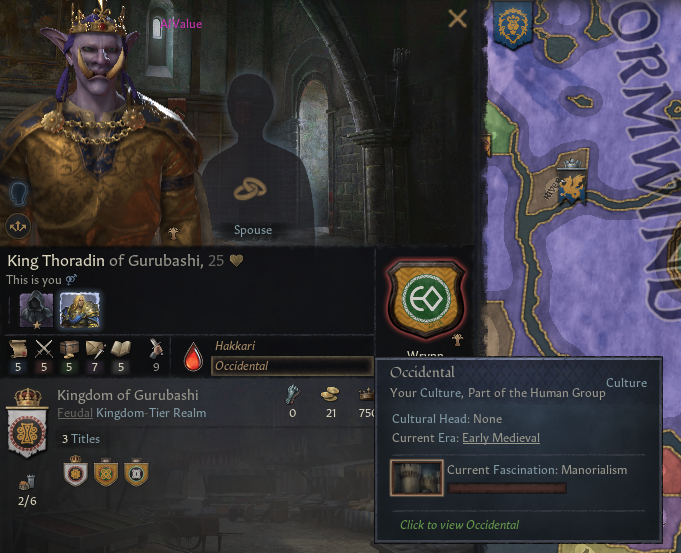Click the red blood drop faith icon

(193, 355)
